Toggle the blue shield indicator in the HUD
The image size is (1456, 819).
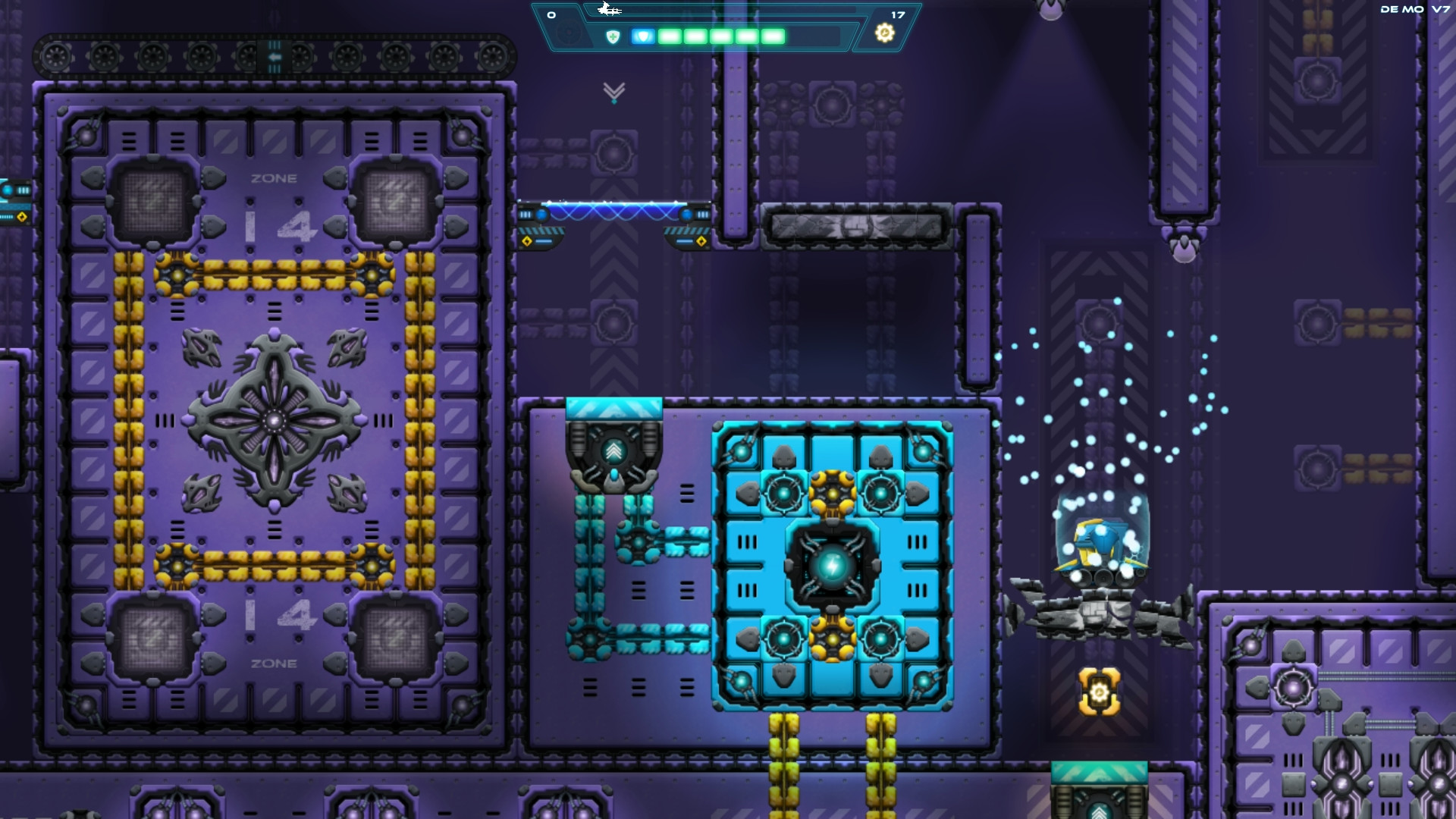tap(642, 34)
